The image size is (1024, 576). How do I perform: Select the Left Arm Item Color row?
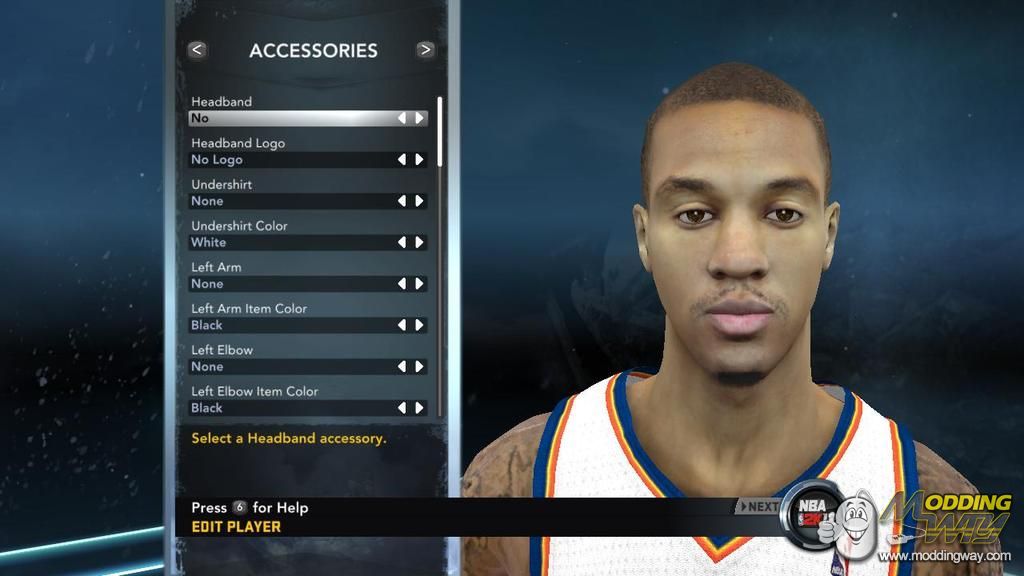click(290, 325)
